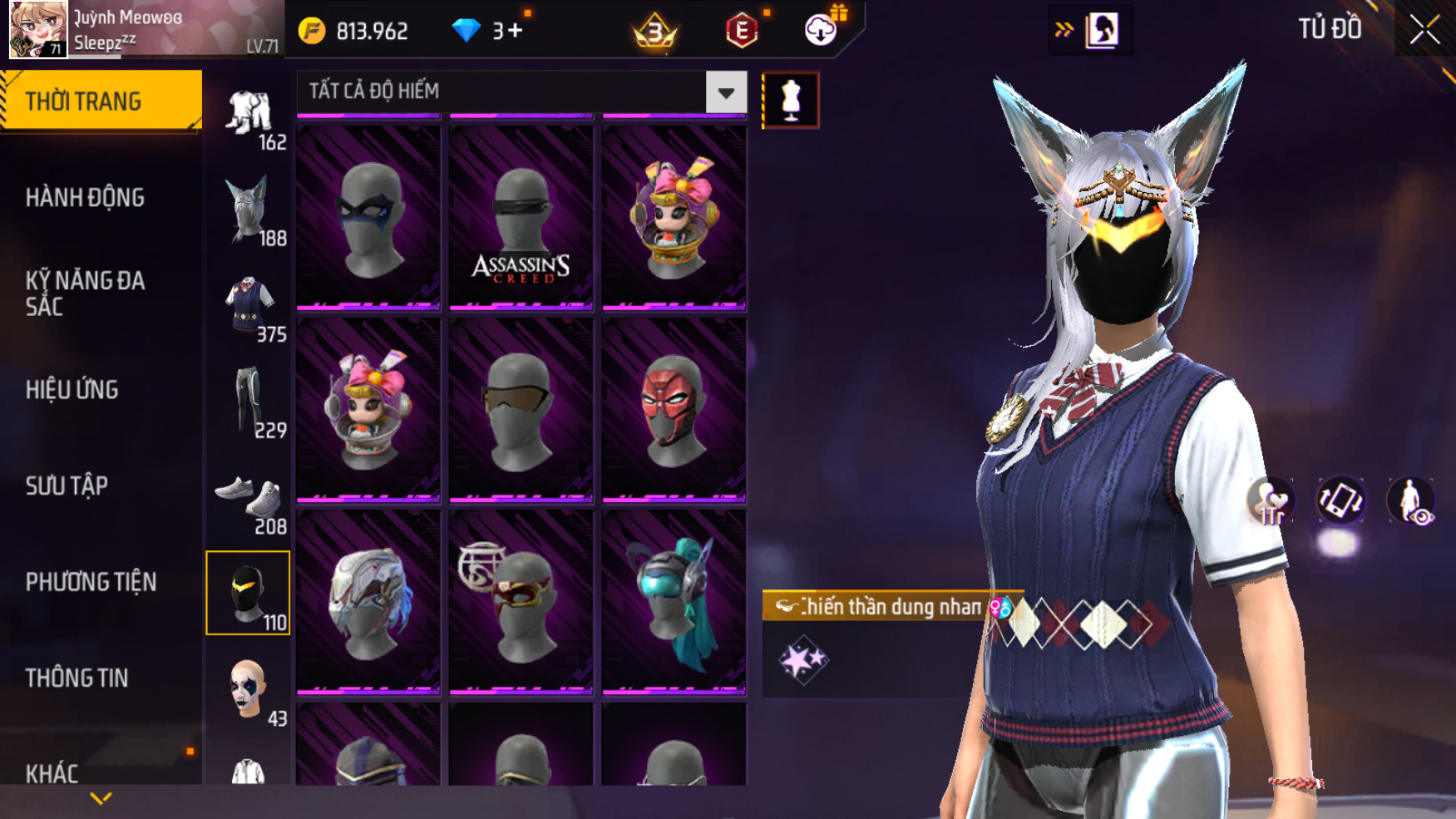Click the mannequin outfit preset button
This screenshot has height=819, width=1456.
pyautogui.click(x=790, y=101)
